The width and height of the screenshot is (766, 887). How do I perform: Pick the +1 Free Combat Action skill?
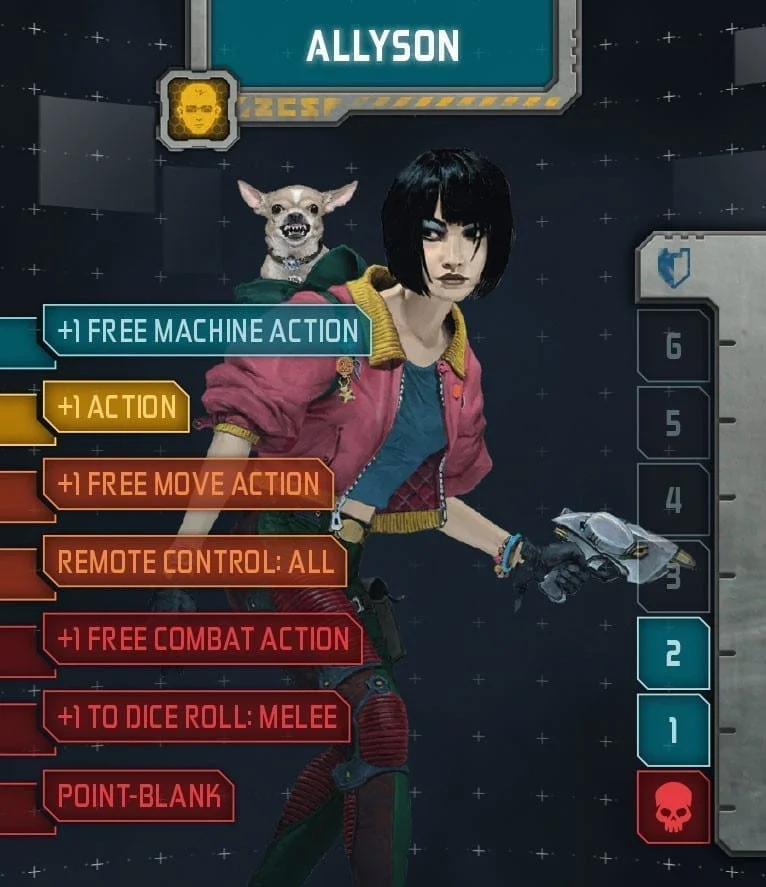pos(203,639)
